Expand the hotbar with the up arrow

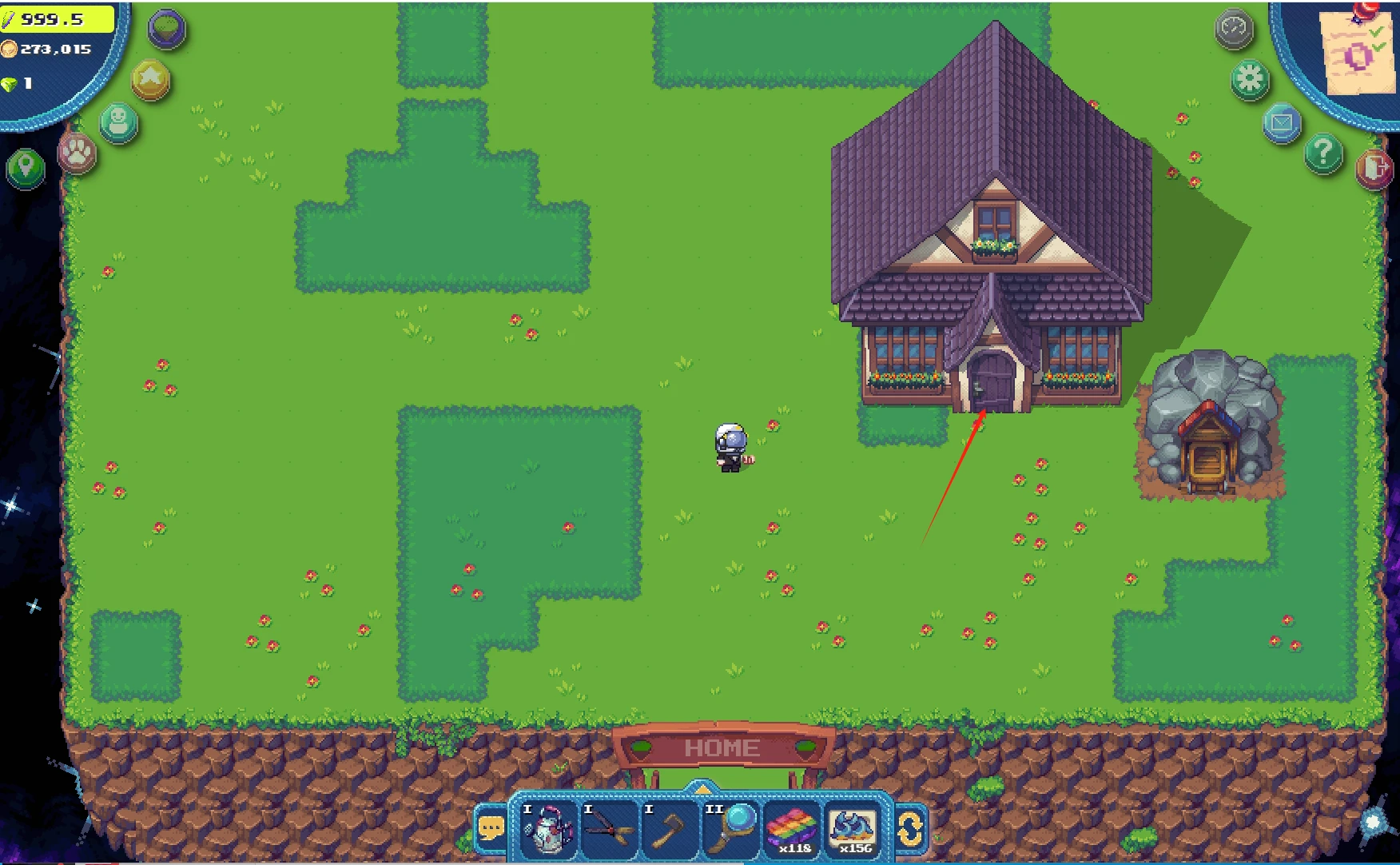[701, 789]
